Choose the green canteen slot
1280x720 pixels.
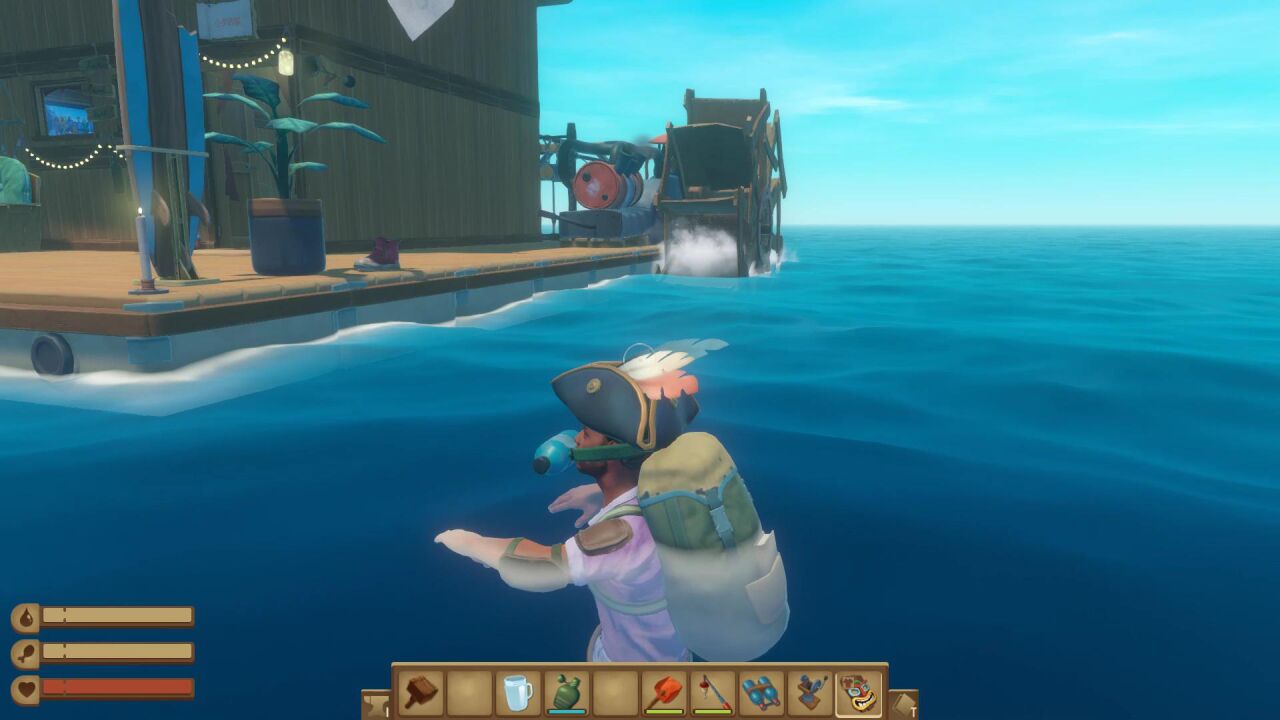566,692
